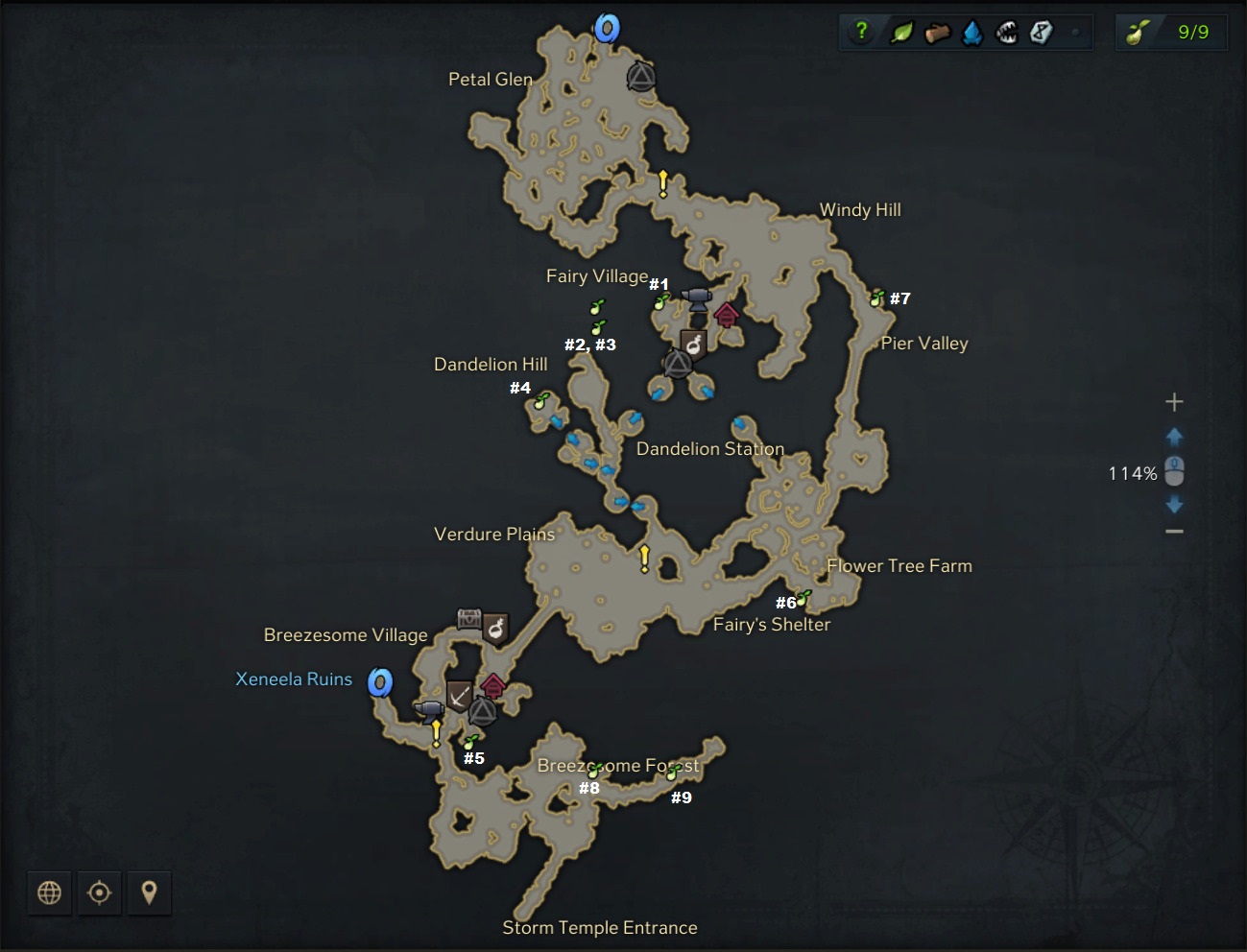Viewport: 1247px width, 952px height.
Task: Select the Petal Glen triport marker
Action: point(641,77)
